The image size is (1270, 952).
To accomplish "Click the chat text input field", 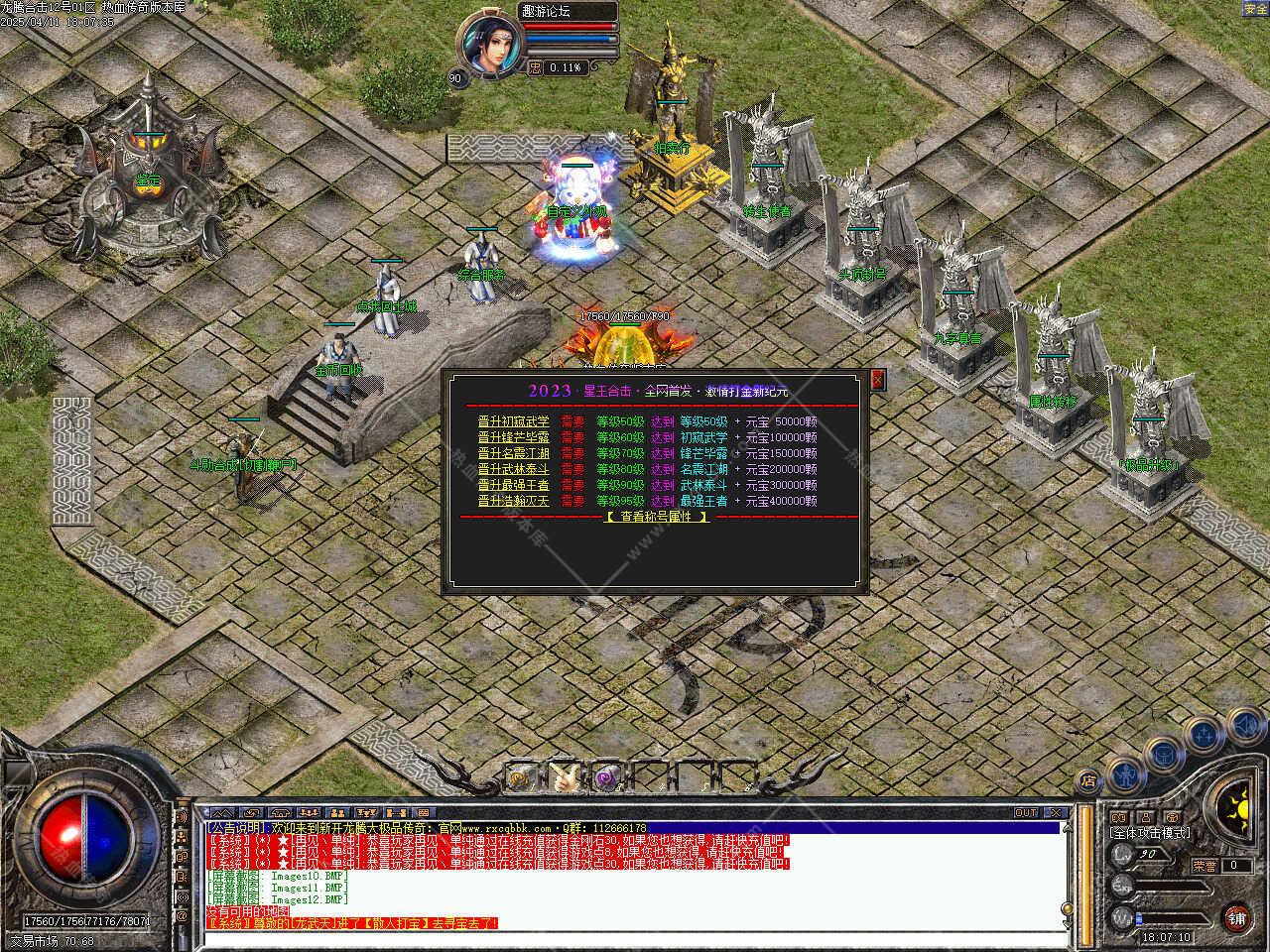I will 635,938.
